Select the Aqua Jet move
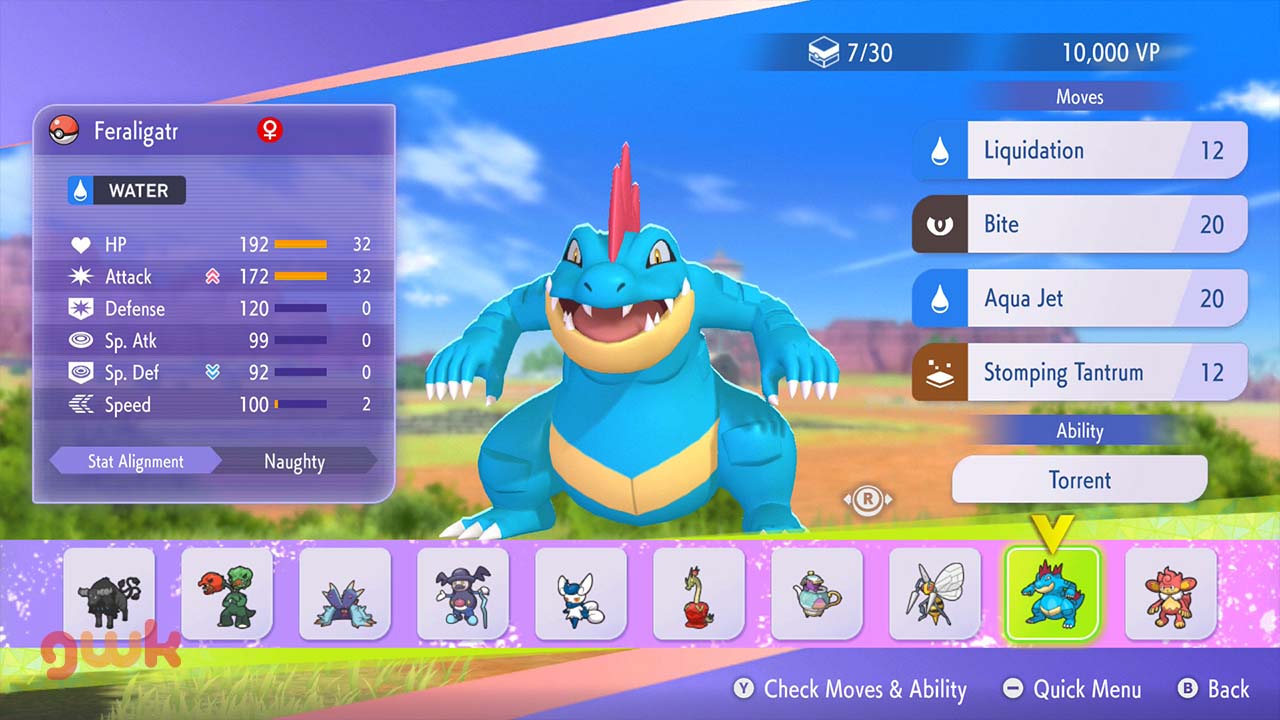This screenshot has height=720, width=1280. point(1080,298)
